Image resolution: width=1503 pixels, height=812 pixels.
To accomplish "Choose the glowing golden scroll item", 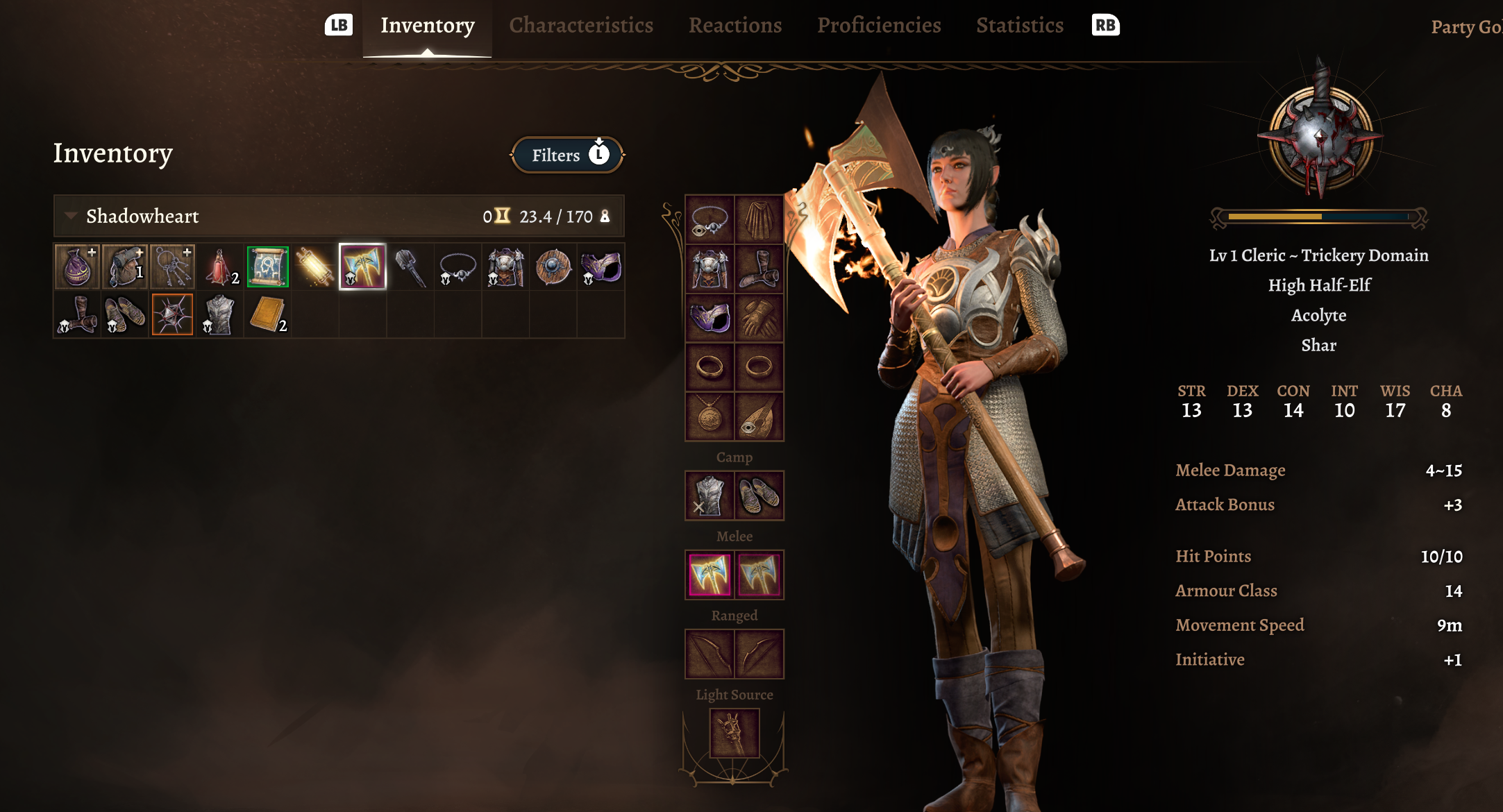I will 314,267.
